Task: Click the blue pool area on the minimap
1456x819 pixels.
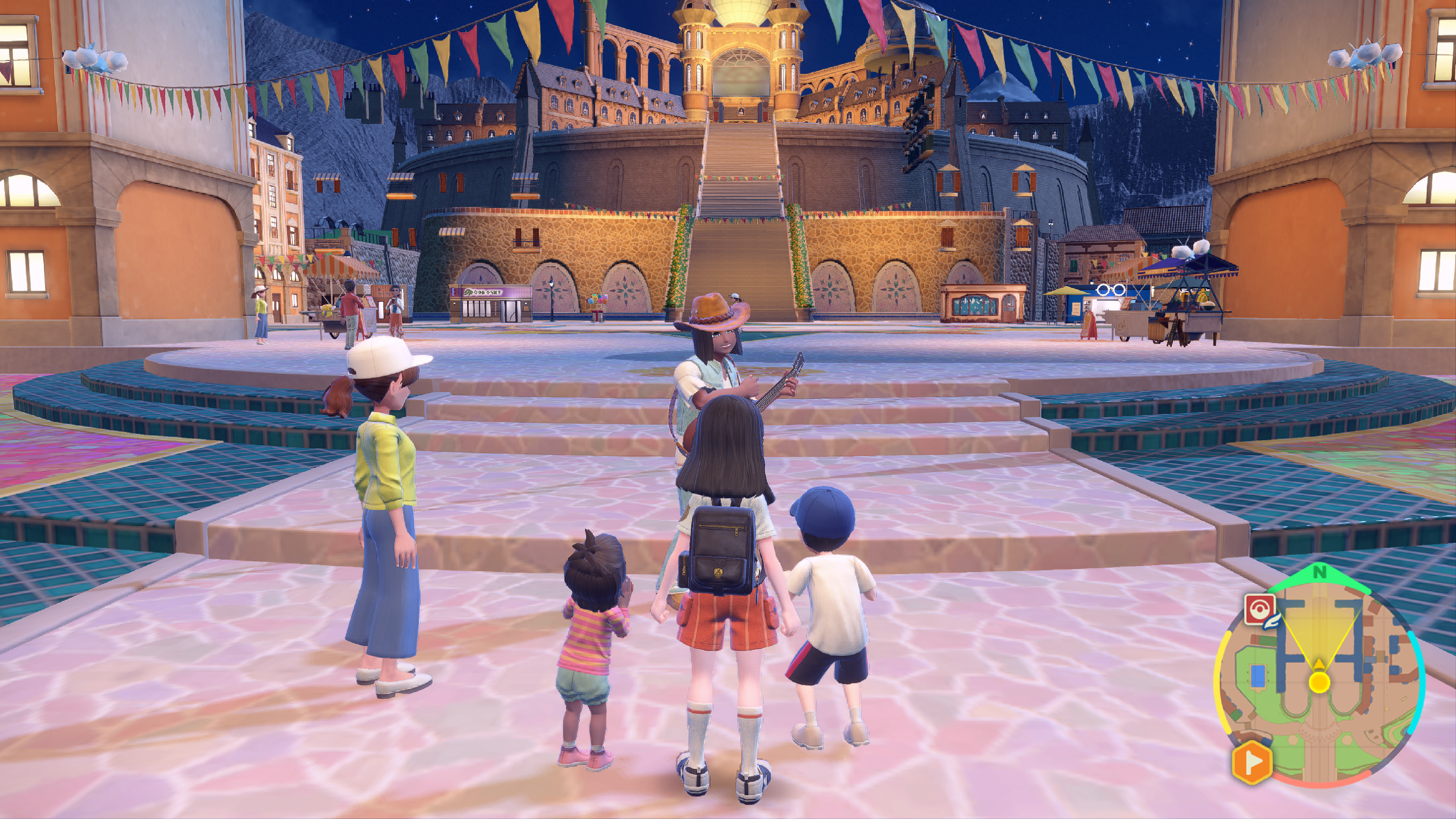Action: pos(1258,675)
